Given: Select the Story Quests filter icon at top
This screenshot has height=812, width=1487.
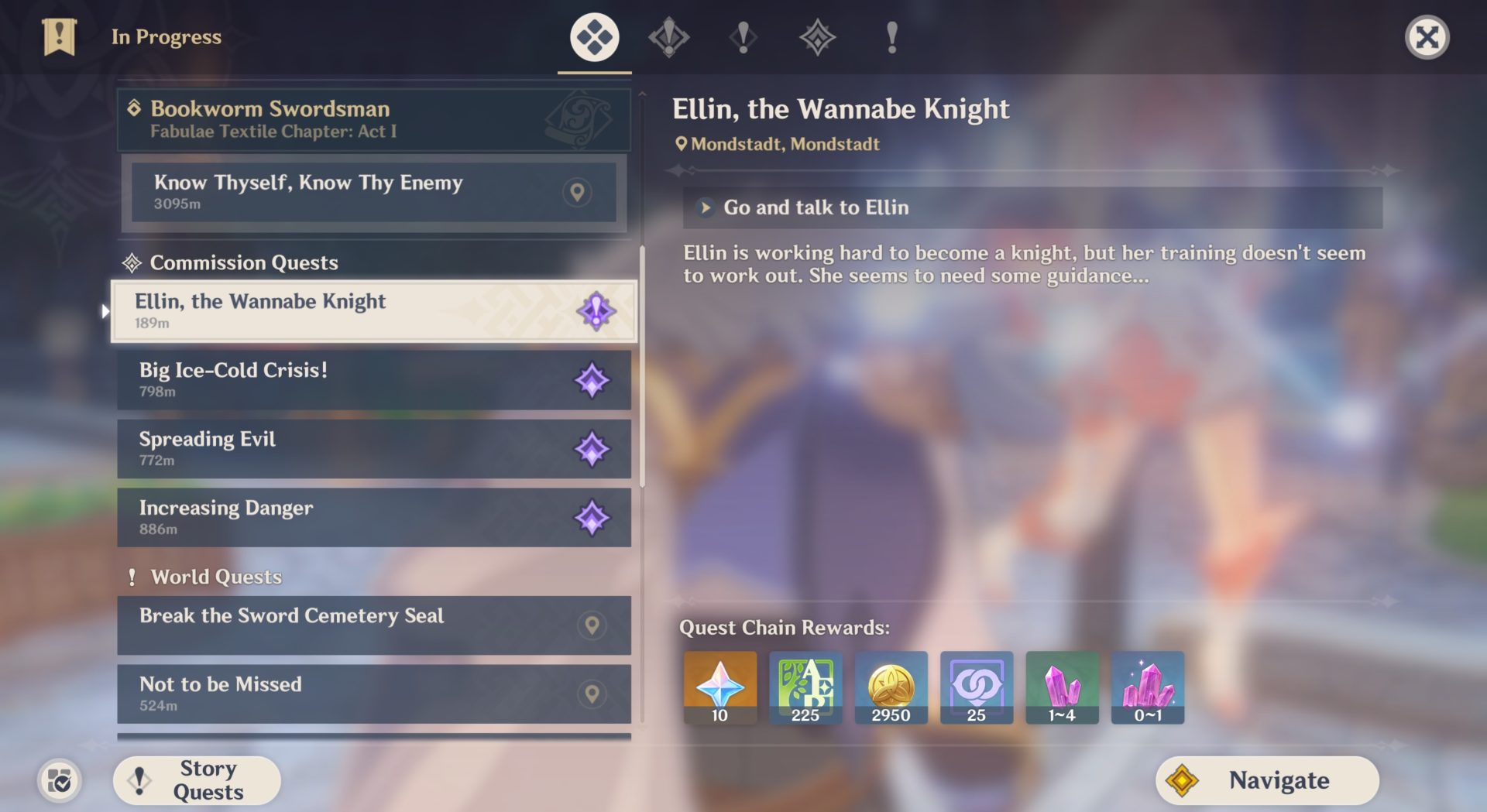Looking at the screenshot, I should pyautogui.click(x=743, y=36).
